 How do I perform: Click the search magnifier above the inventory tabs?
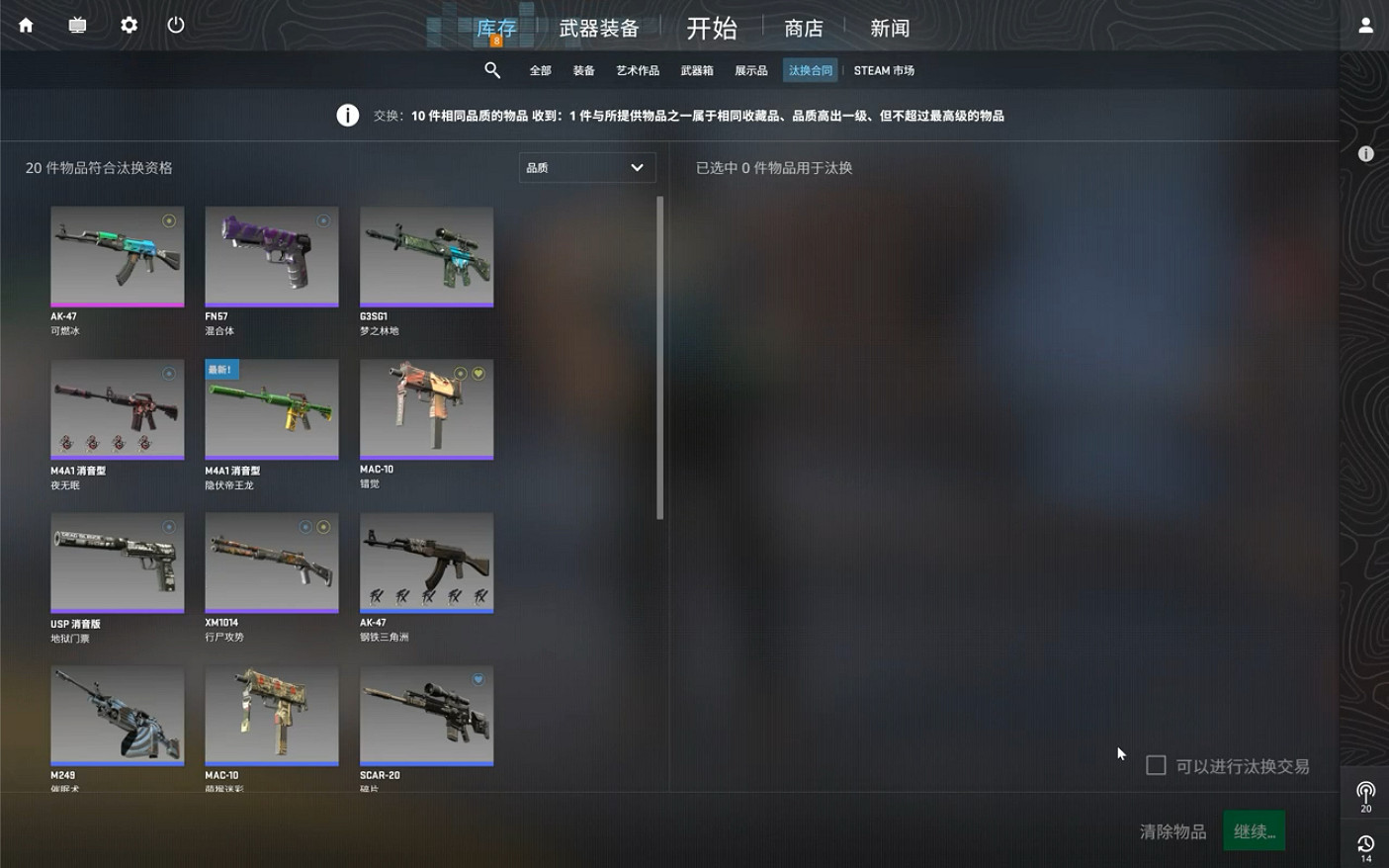[x=492, y=70]
